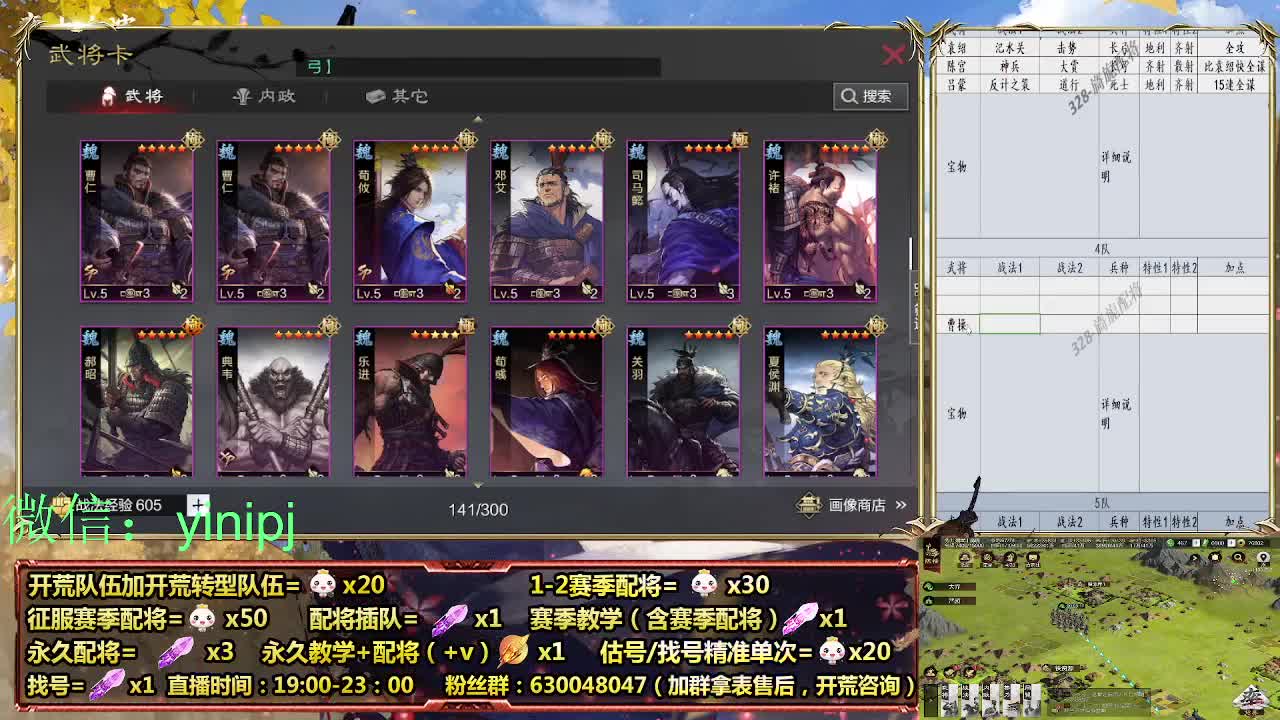Click the up caret above the card grid

coord(478,118)
